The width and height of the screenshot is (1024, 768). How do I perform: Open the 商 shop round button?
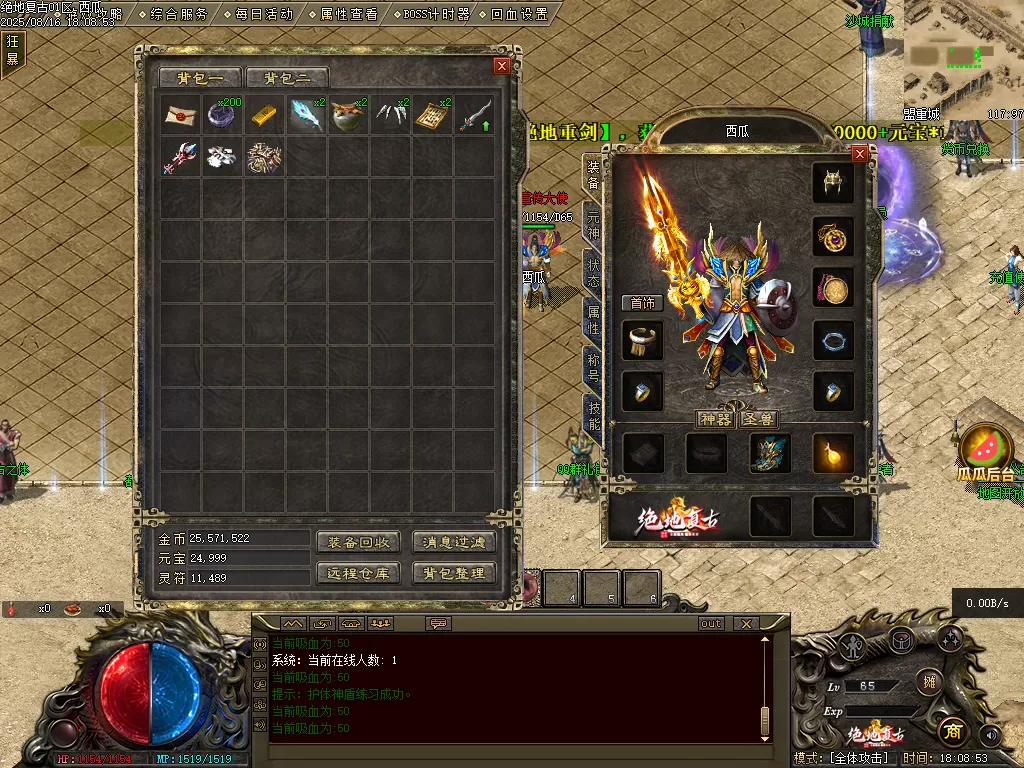(x=951, y=732)
